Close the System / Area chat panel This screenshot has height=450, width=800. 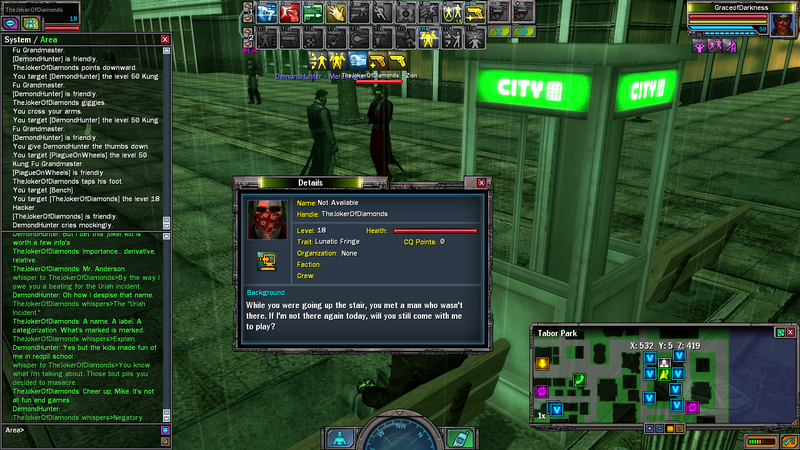point(165,40)
